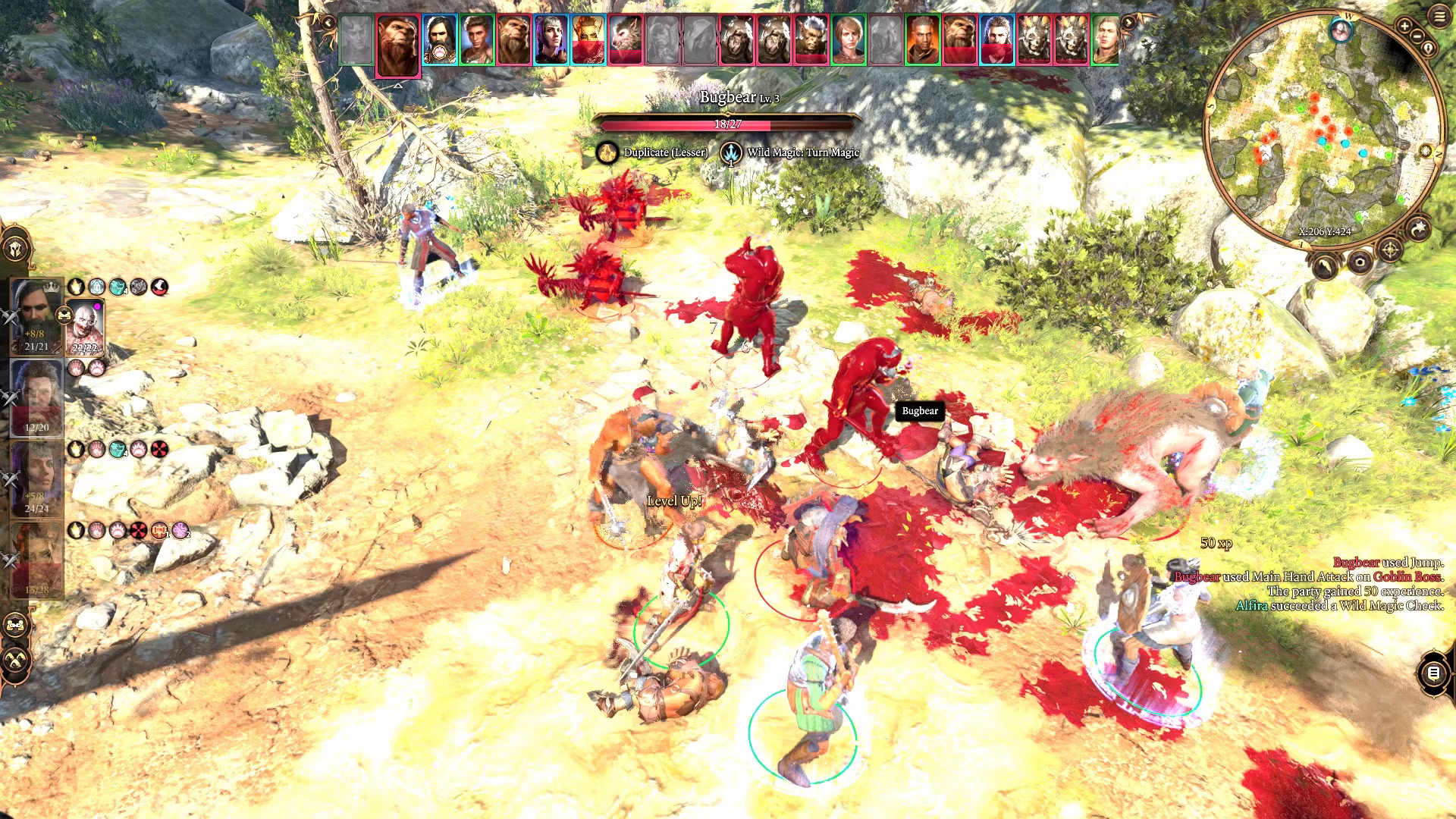
Task: Click the moon and sun rest button
Action: pyautogui.click(x=1418, y=228)
